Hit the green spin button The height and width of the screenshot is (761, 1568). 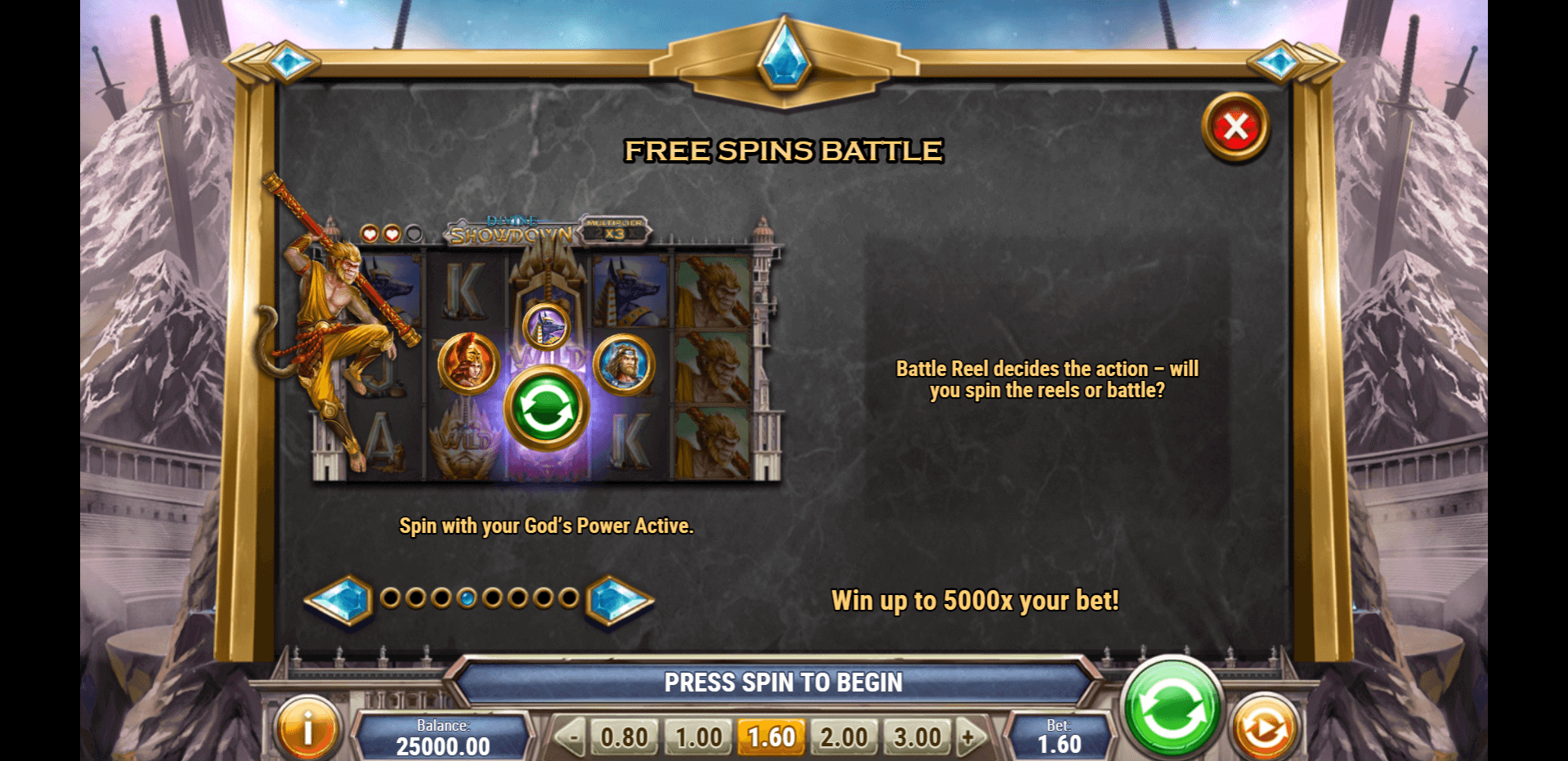(1172, 710)
